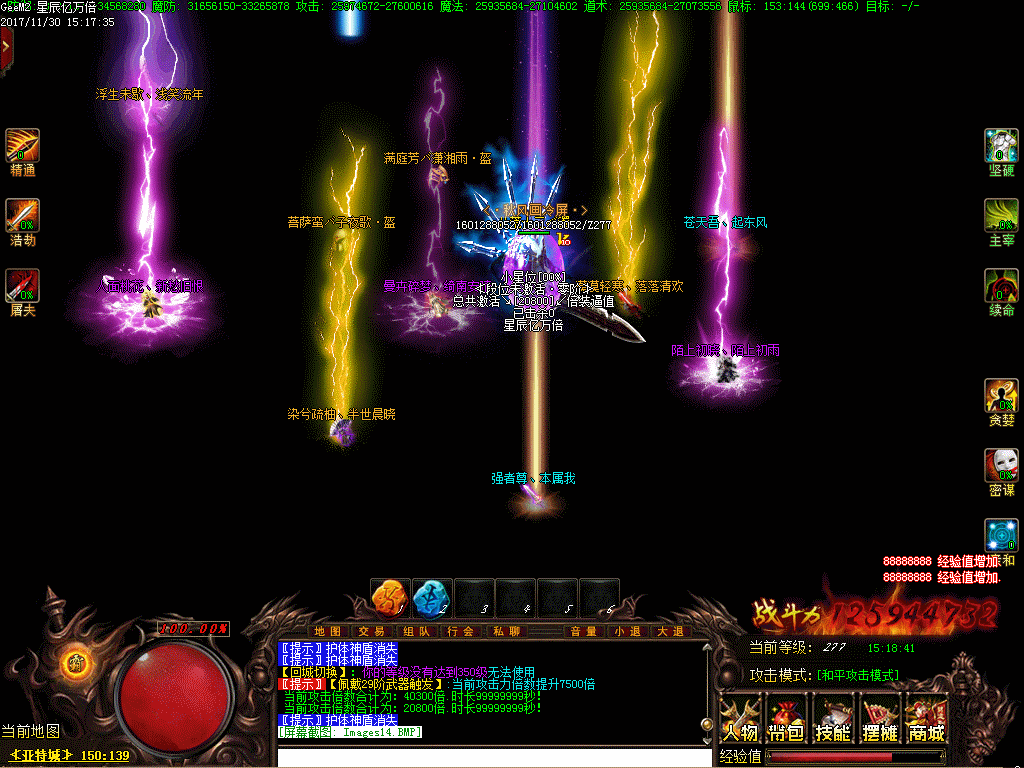Open the 行会 guild tab
This screenshot has width=1024, height=768.
461,631
